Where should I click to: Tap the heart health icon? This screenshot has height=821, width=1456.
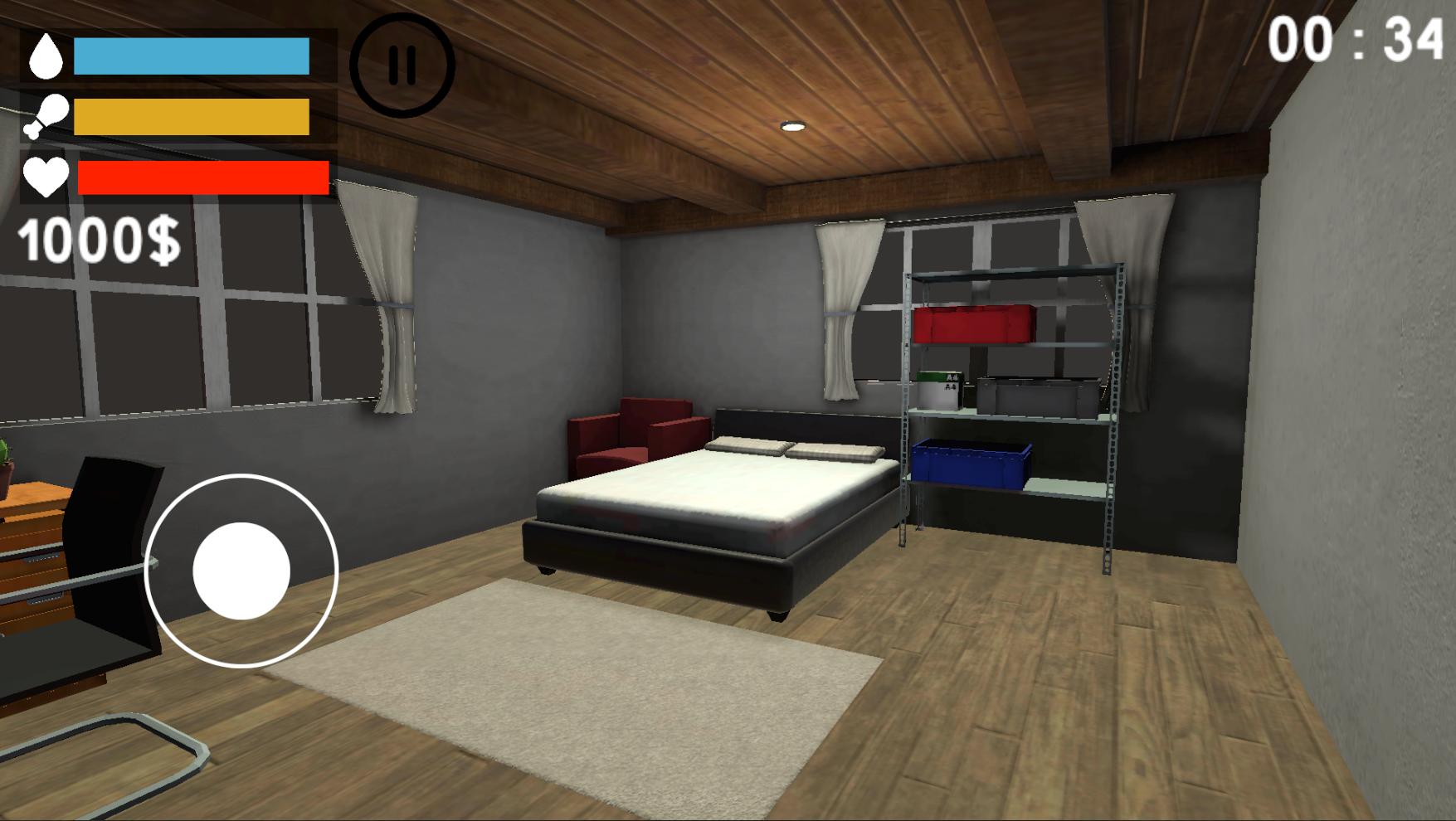click(47, 177)
